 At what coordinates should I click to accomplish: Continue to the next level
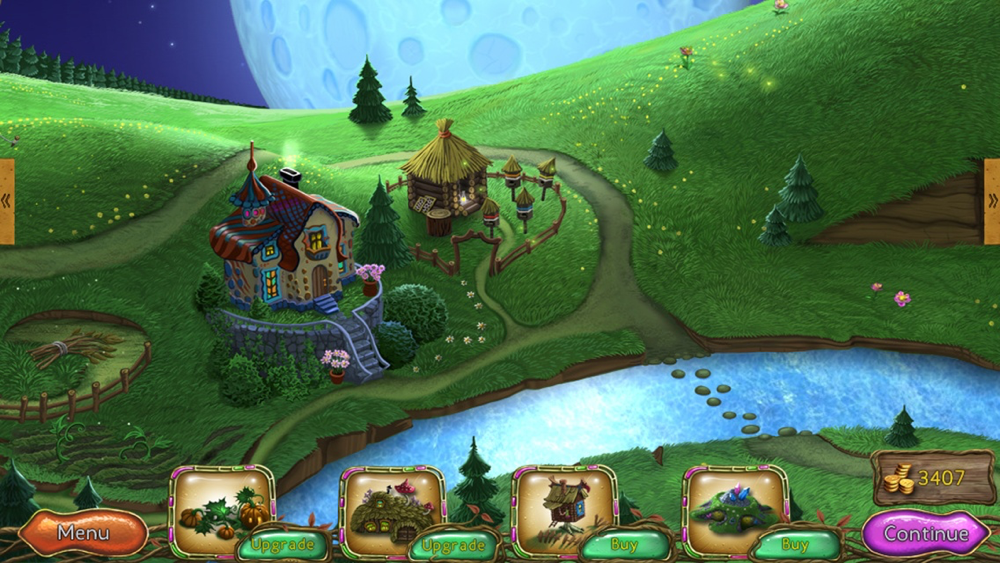point(925,533)
